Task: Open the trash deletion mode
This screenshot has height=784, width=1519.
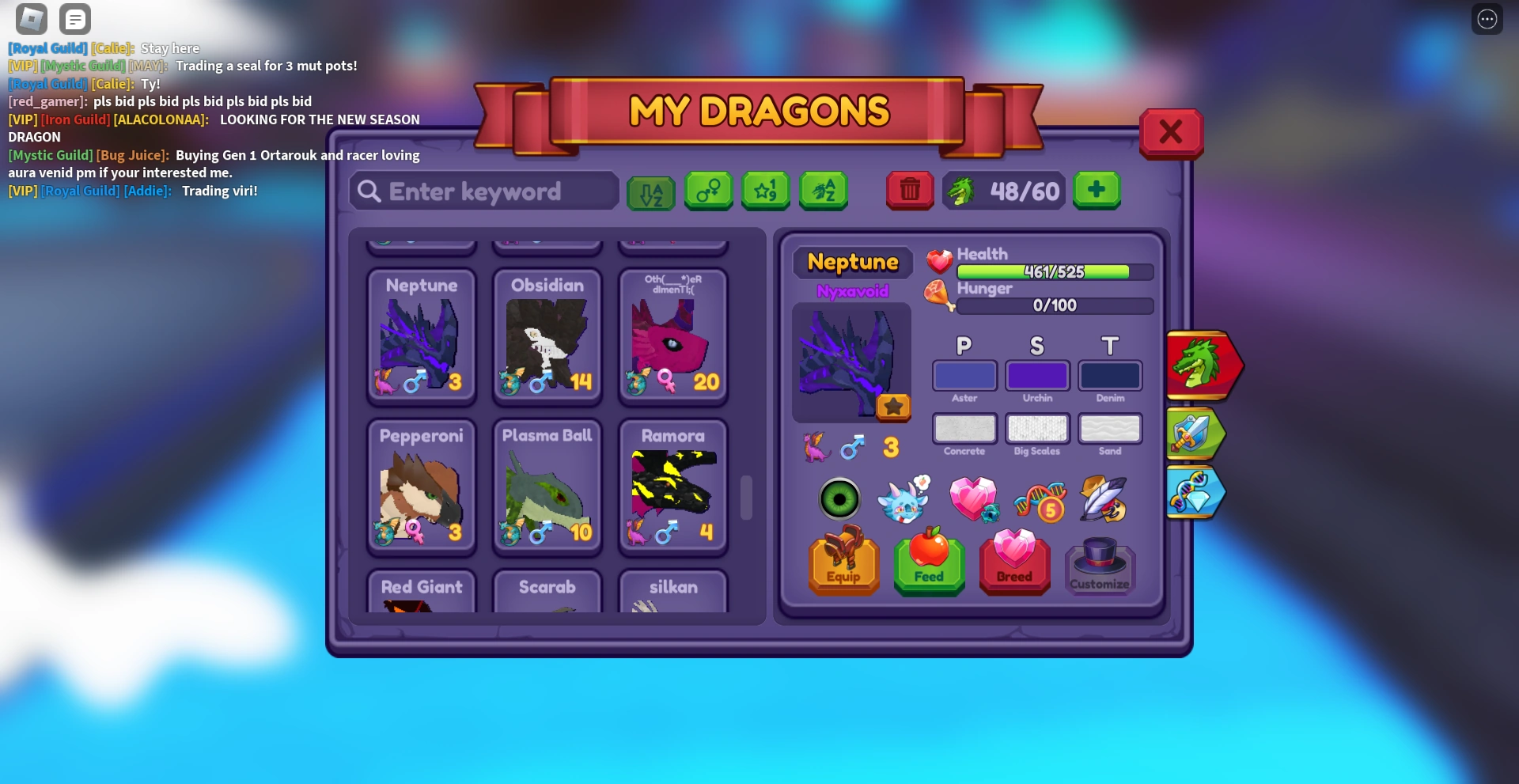Action: 910,191
